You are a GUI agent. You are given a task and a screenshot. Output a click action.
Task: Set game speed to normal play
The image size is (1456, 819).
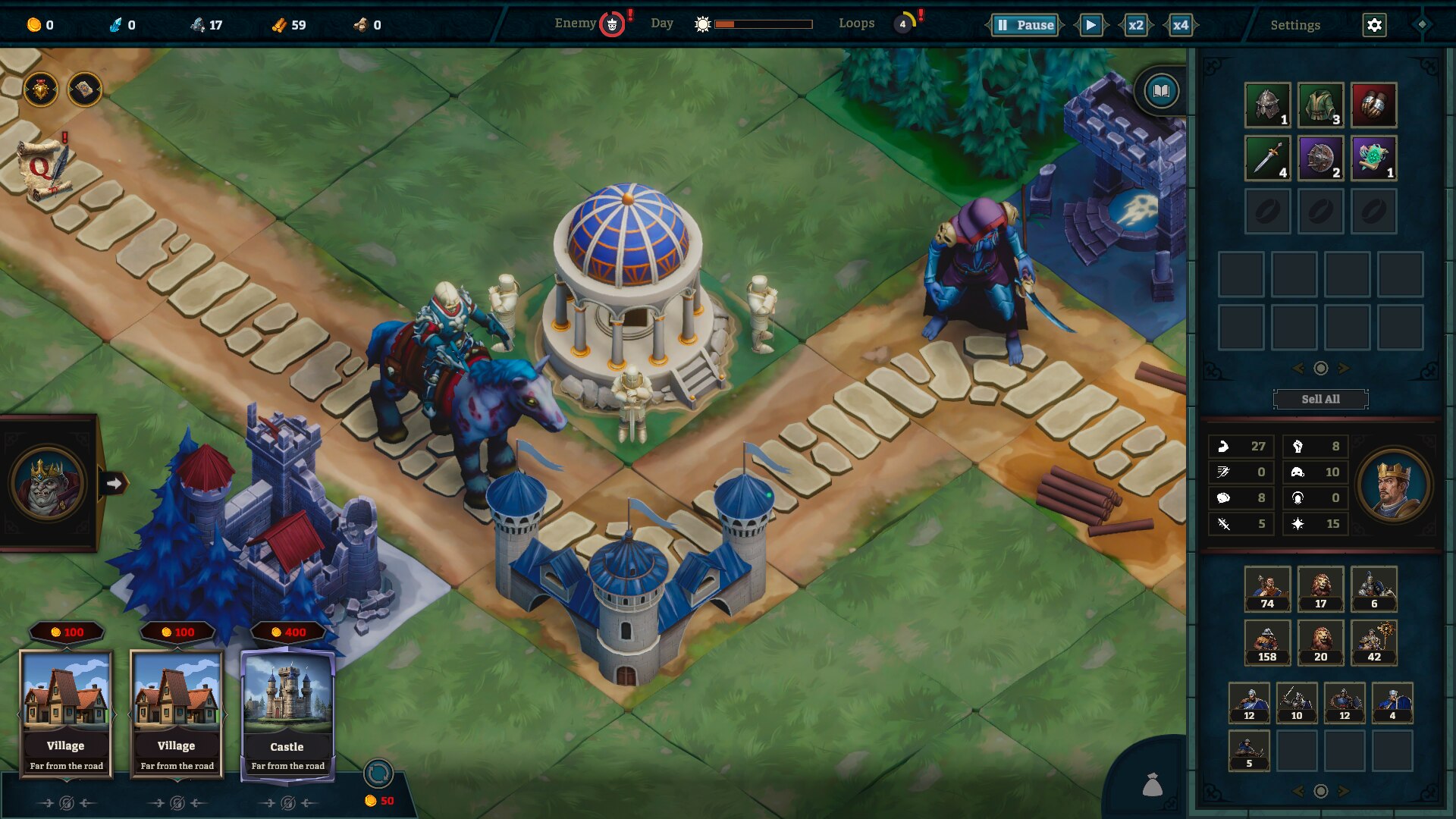pos(1090,25)
